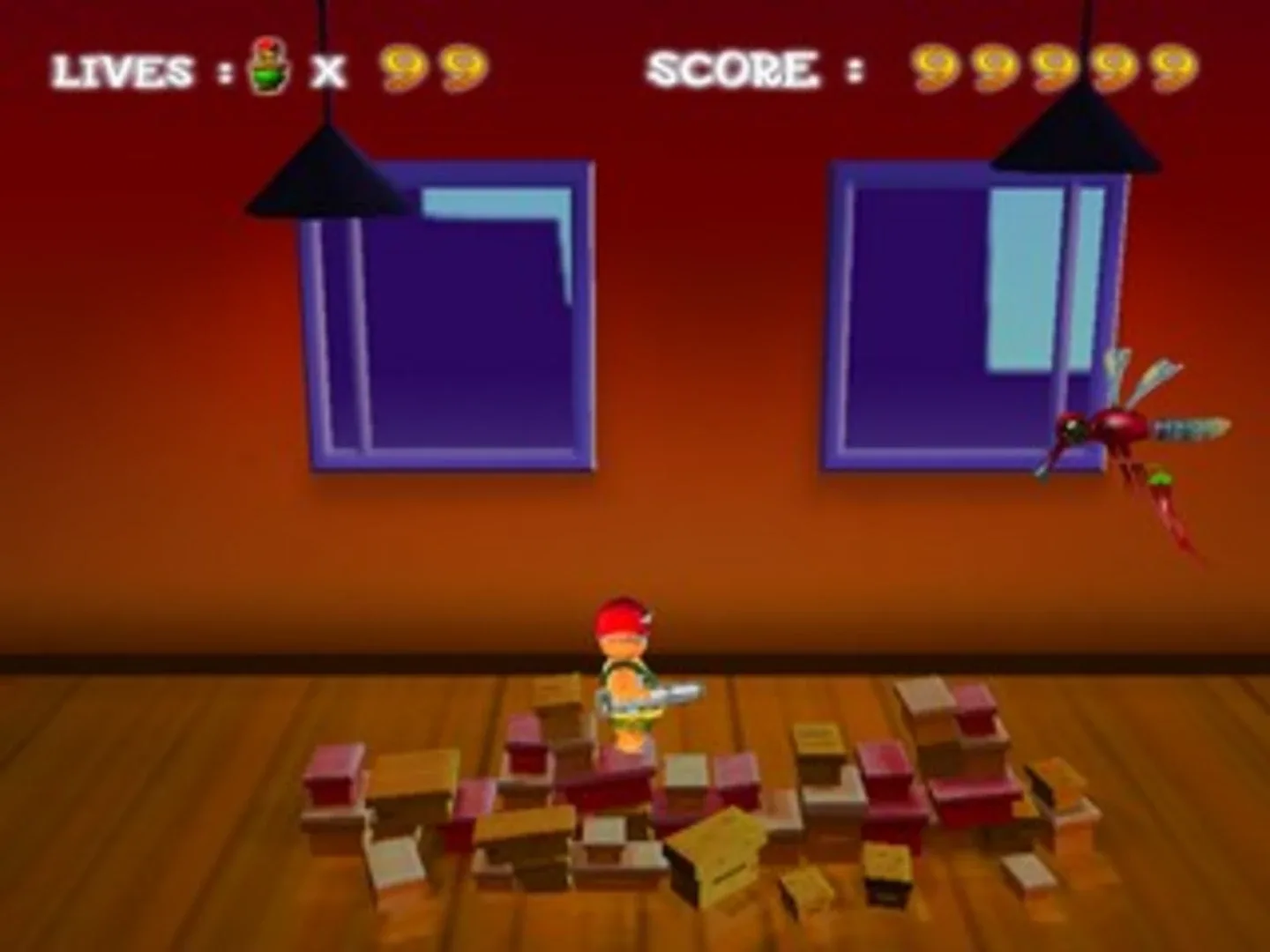Click the green player head icon beside LIVES
This screenshot has width=1270, height=952.
point(267,67)
